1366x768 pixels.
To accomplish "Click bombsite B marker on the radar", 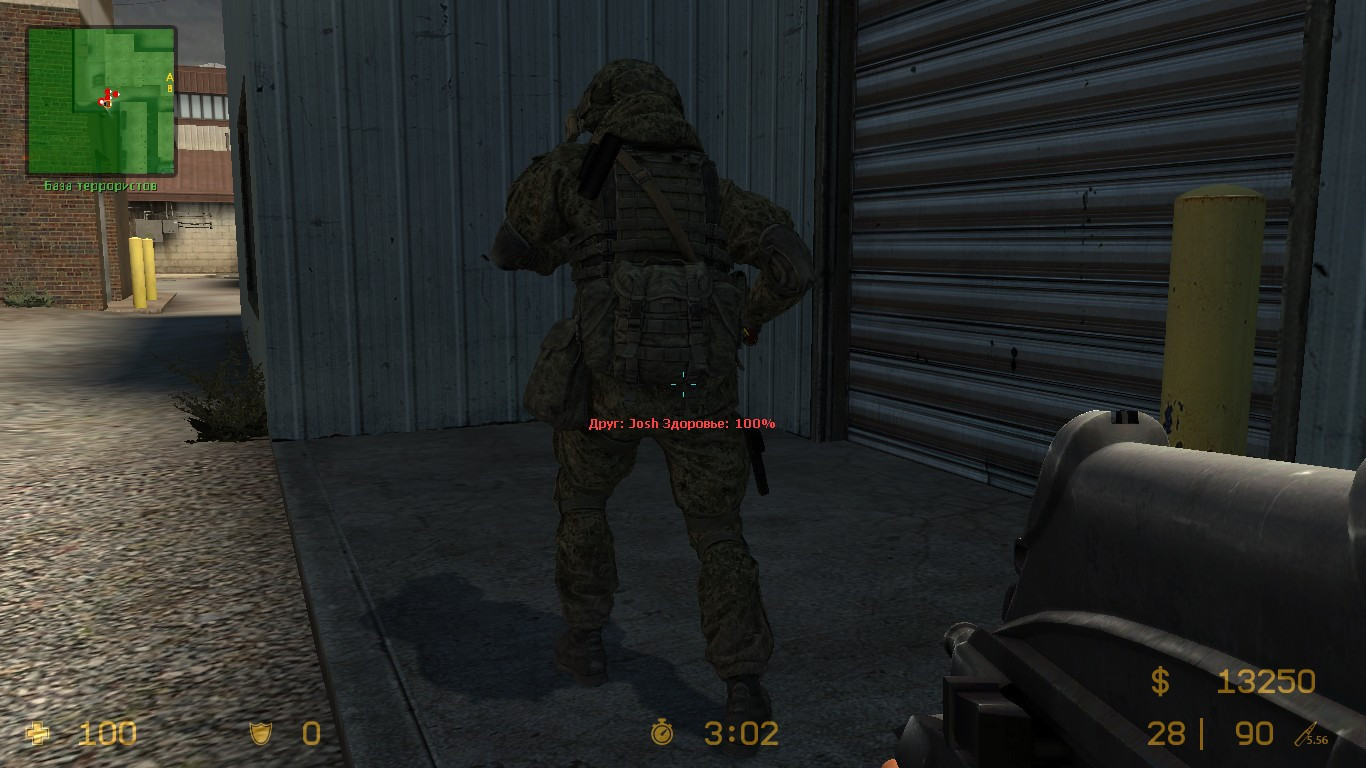I will tap(170, 89).
